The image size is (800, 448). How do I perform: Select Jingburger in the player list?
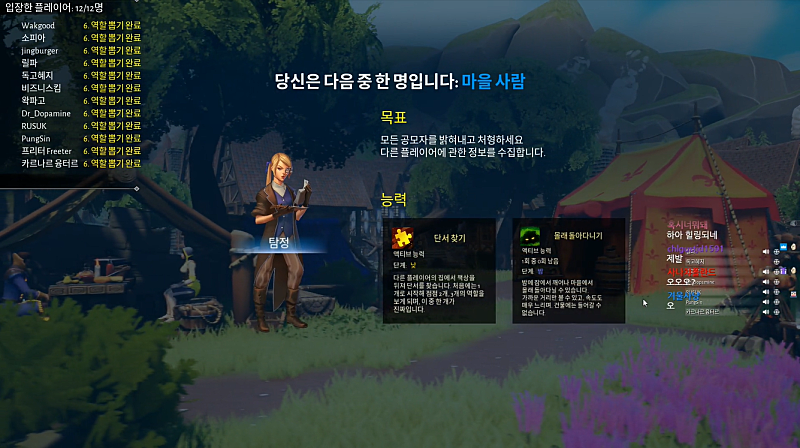point(42,50)
